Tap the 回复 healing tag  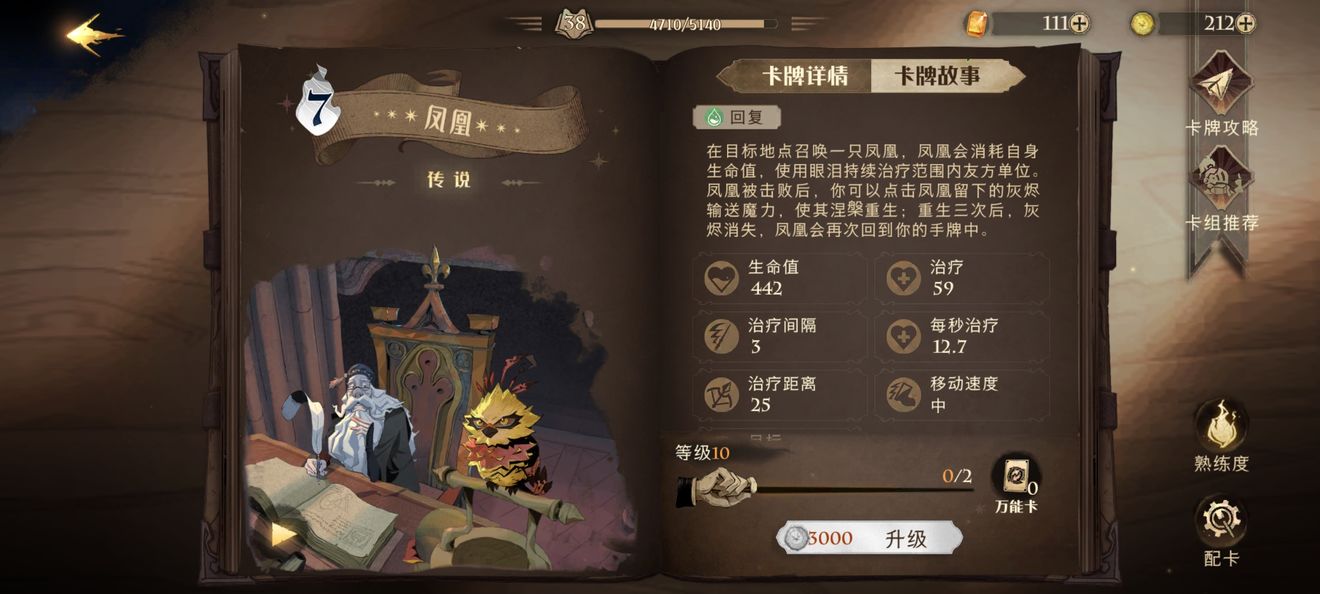pyautogui.click(x=736, y=117)
